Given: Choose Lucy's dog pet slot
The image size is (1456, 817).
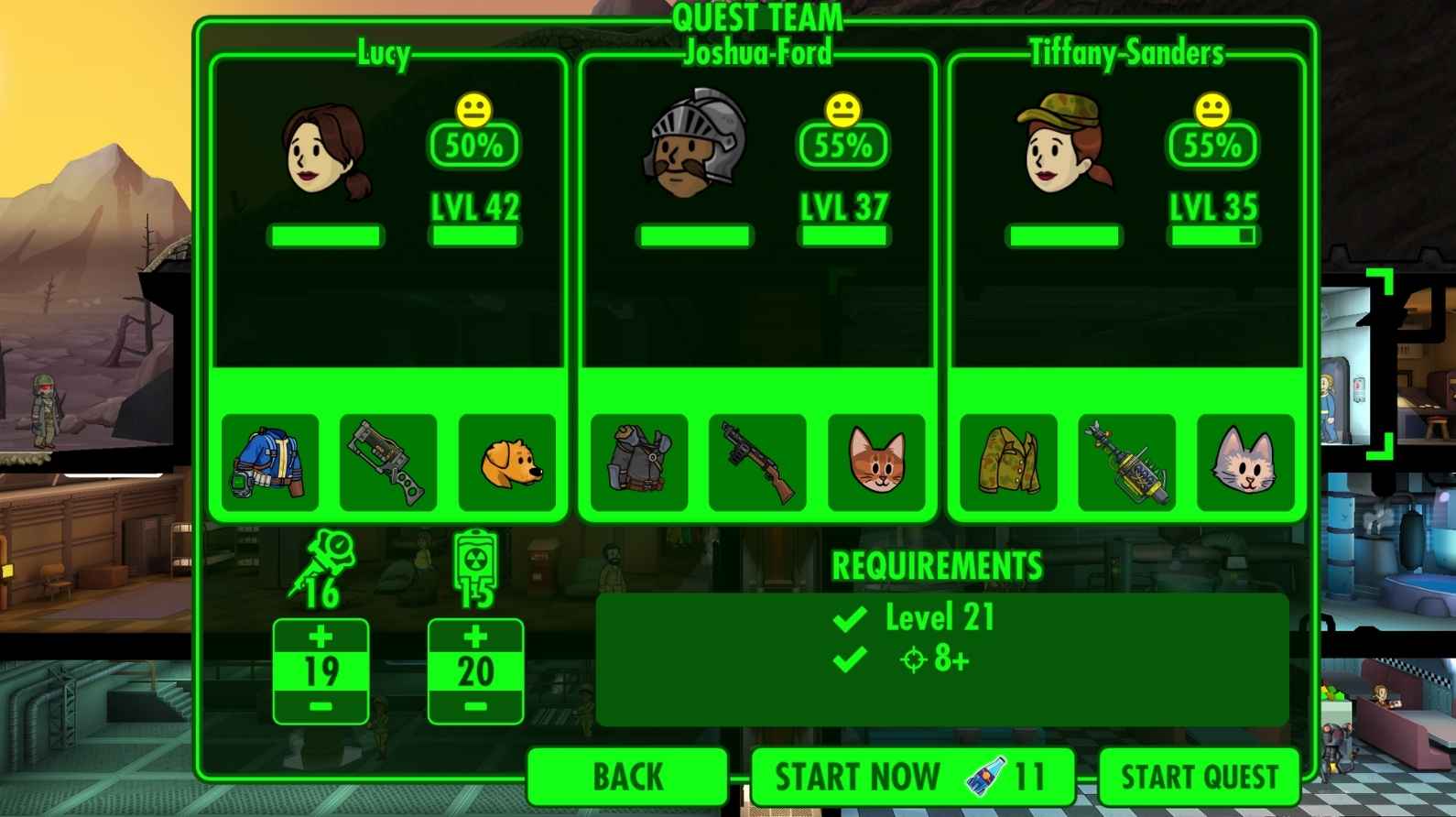Looking at the screenshot, I should click(507, 463).
